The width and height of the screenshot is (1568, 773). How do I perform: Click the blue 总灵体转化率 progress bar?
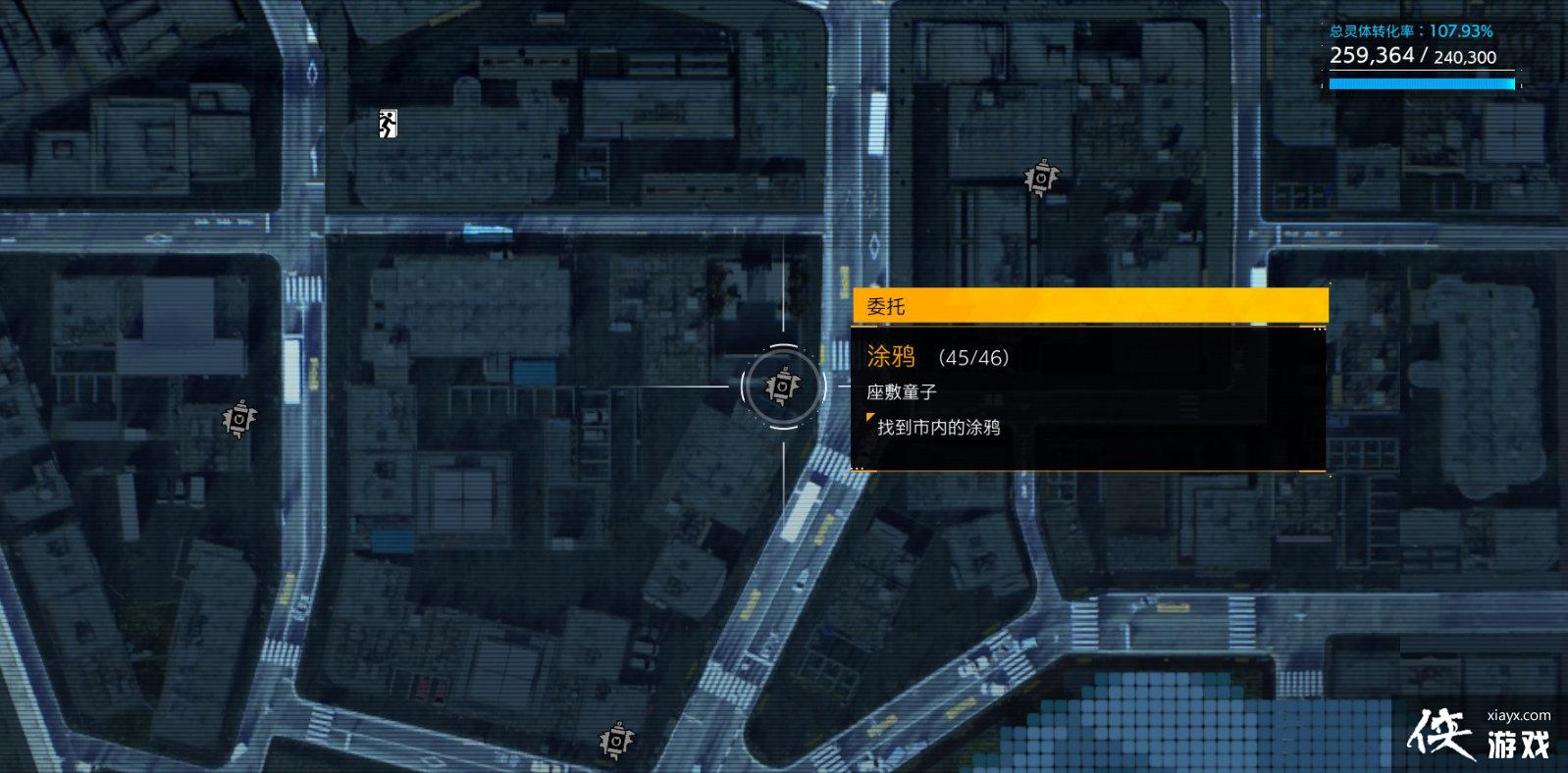[1421, 85]
